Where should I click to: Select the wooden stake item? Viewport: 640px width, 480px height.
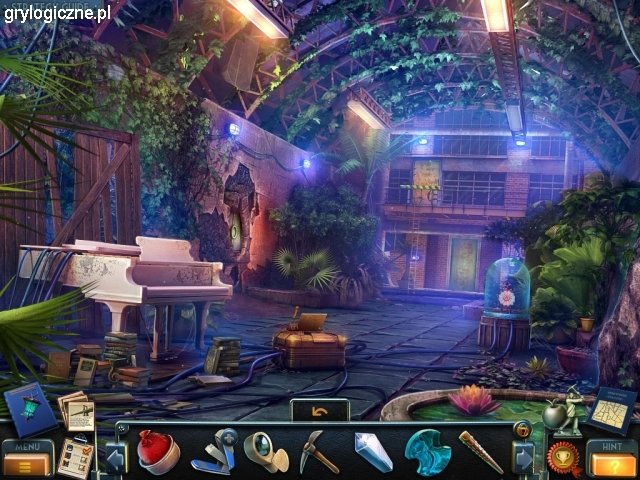(x=480, y=452)
